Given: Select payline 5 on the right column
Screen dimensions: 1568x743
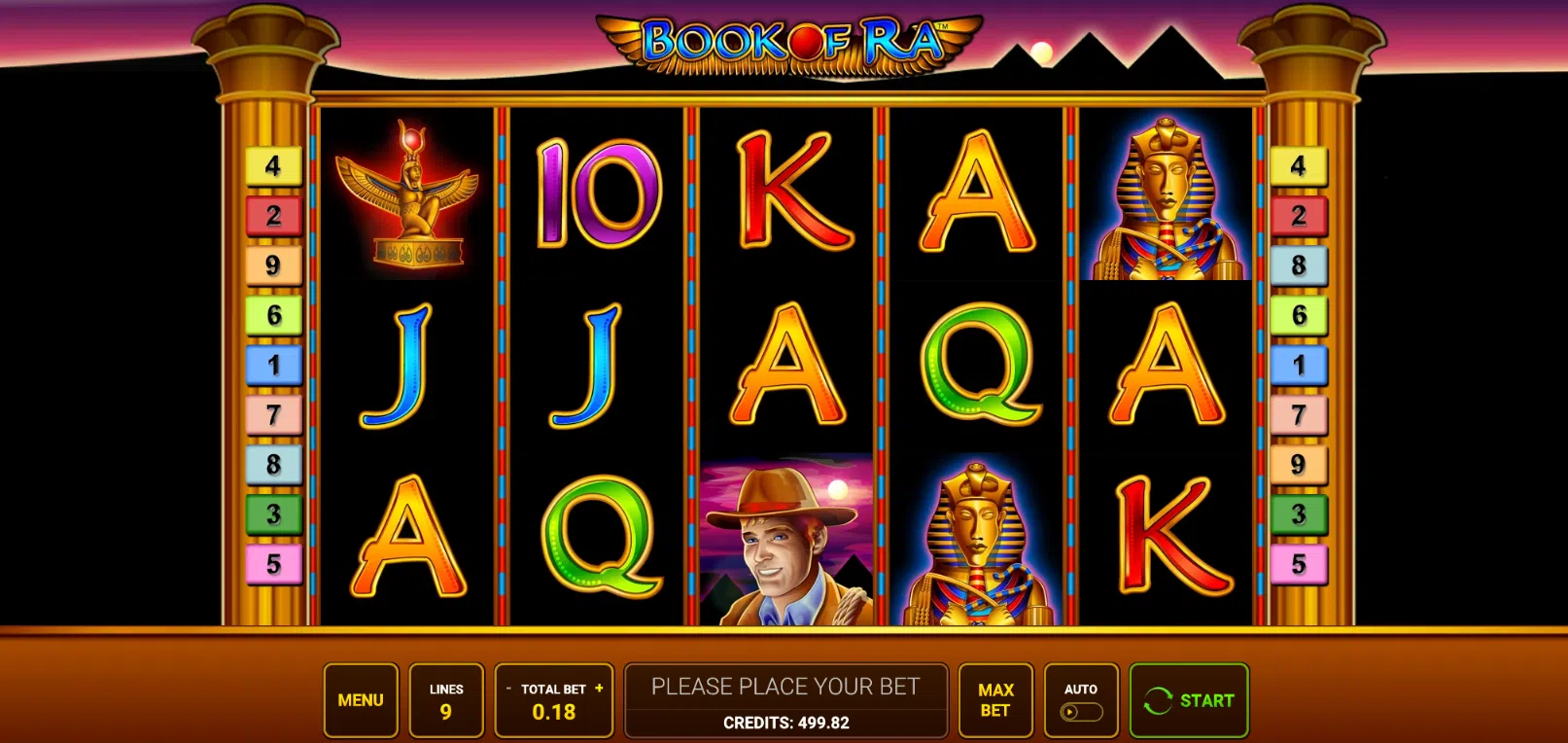Looking at the screenshot, I should click(1300, 561).
